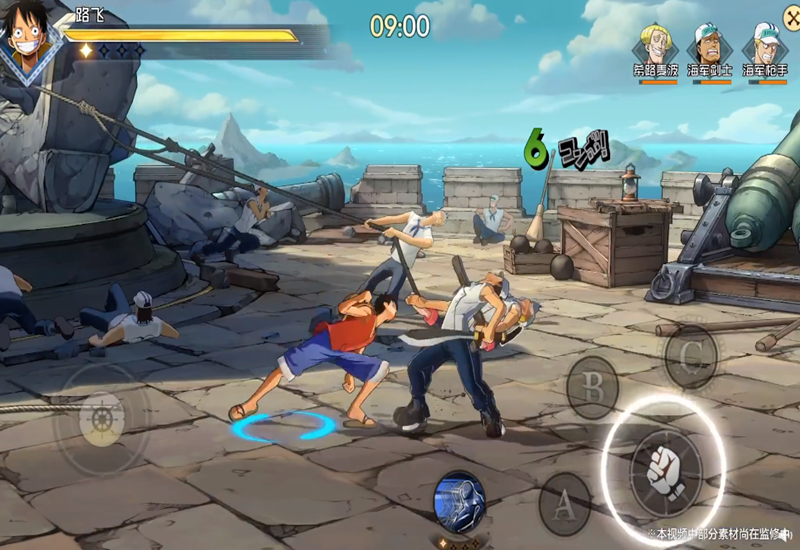
Task: Select the 希路麦波 enemy portrait
Action: 656,43
